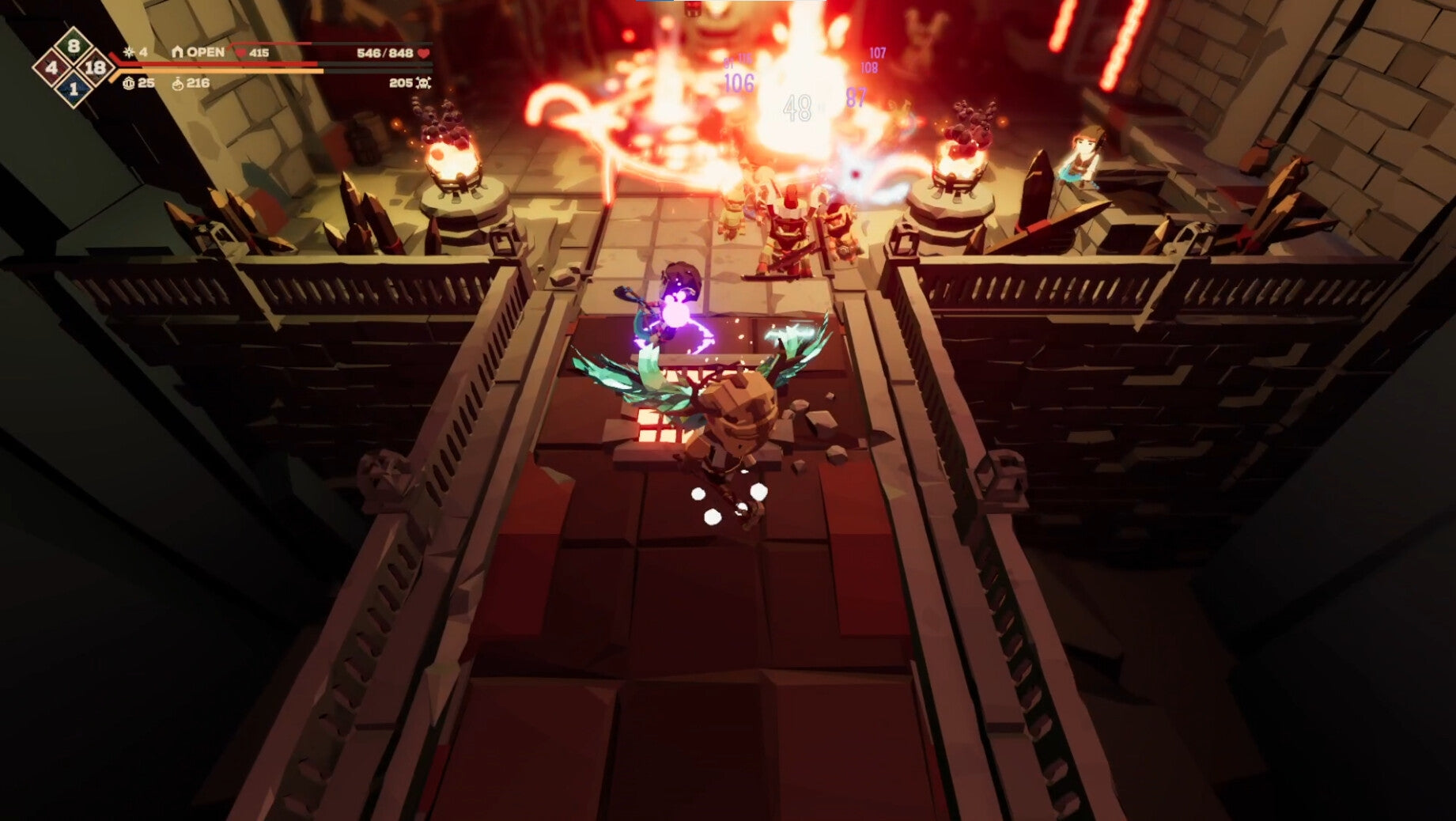Select the navy diamond stat badge showing 1
The height and width of the screenshot is (821, 1456).
tap(74, 89)
